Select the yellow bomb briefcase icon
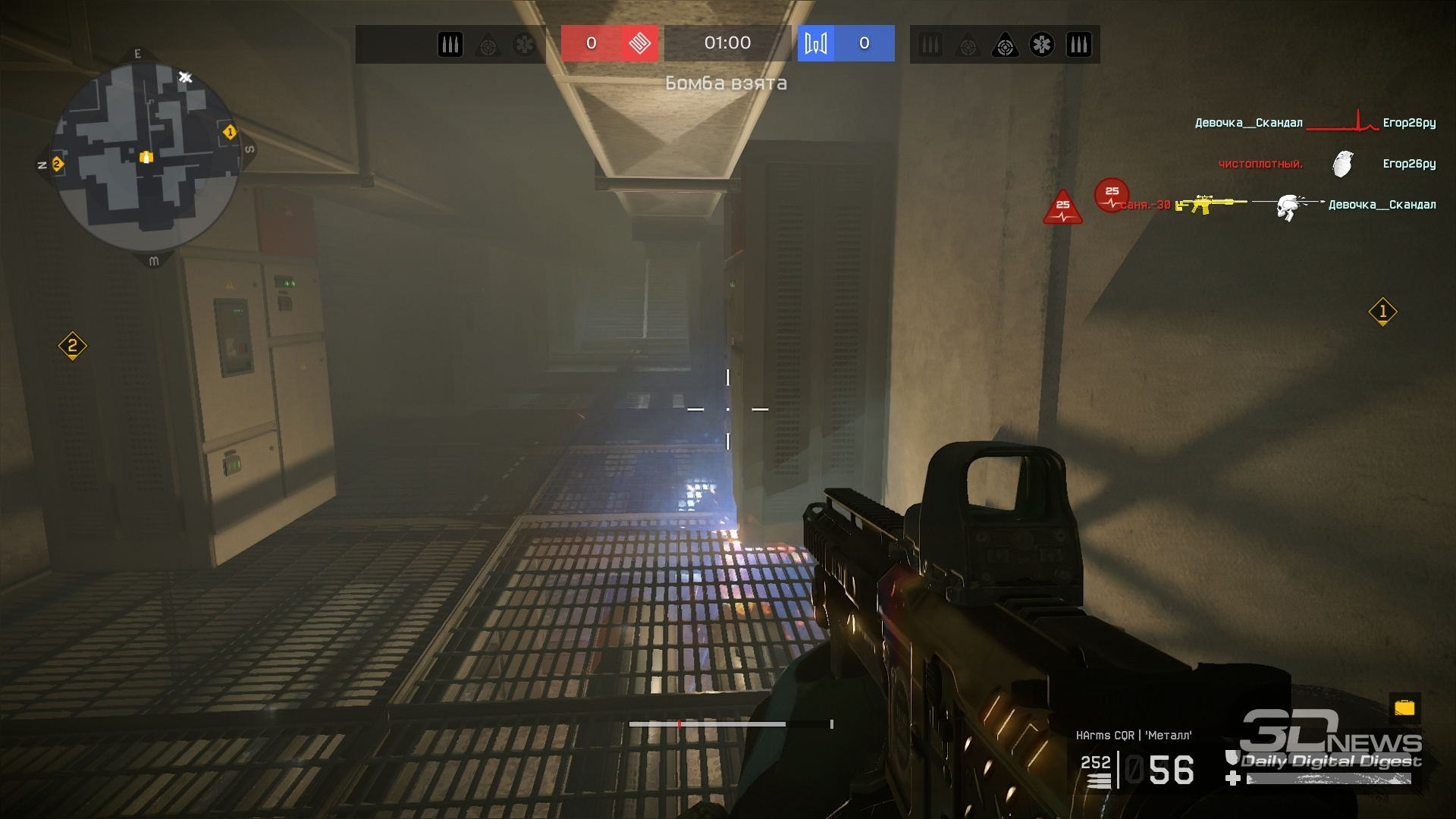 pos(1404,708)
